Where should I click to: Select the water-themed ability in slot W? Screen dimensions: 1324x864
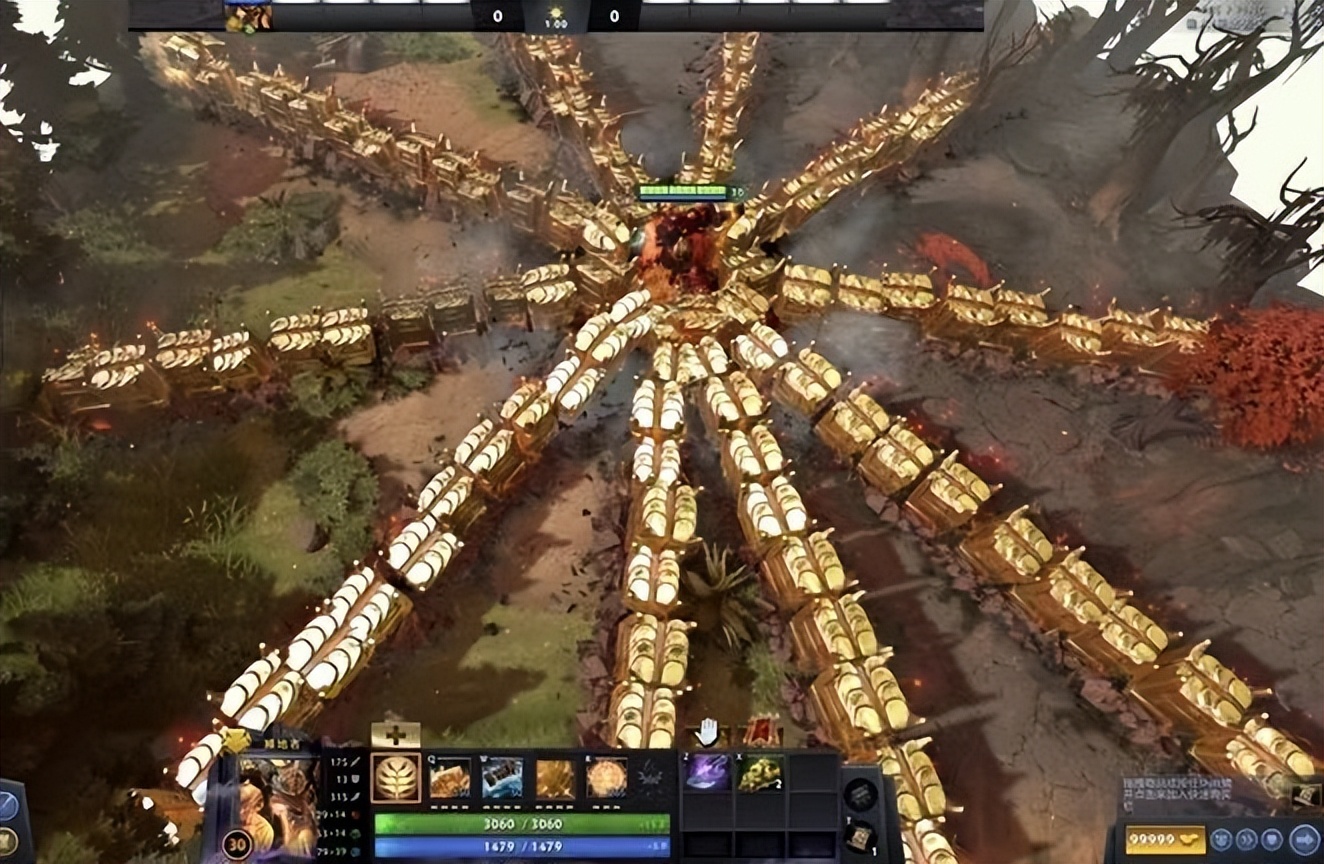pyautogui.click(x=502, y=778)
